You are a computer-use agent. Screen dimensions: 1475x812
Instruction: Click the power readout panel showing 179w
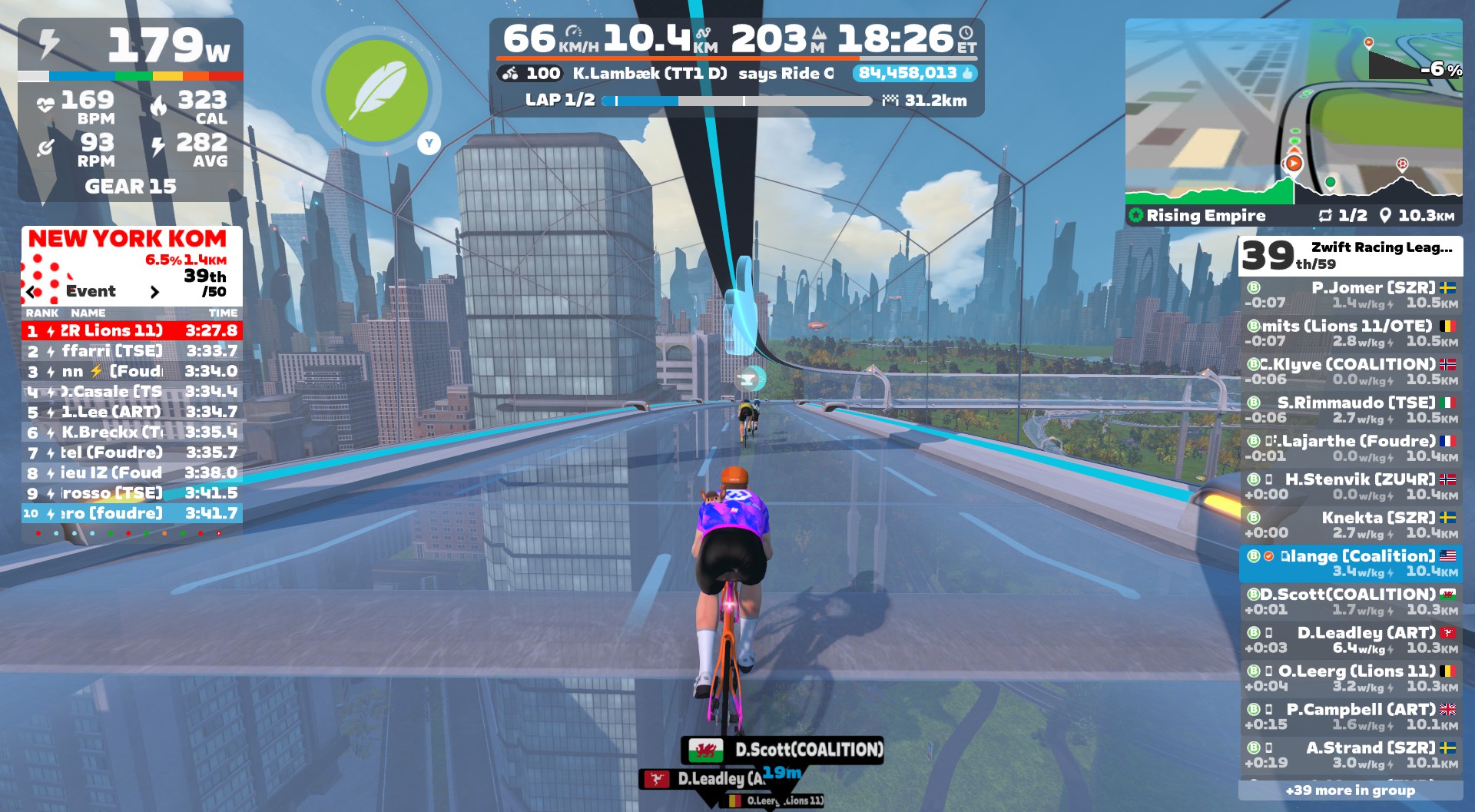[x=131, y=46]
